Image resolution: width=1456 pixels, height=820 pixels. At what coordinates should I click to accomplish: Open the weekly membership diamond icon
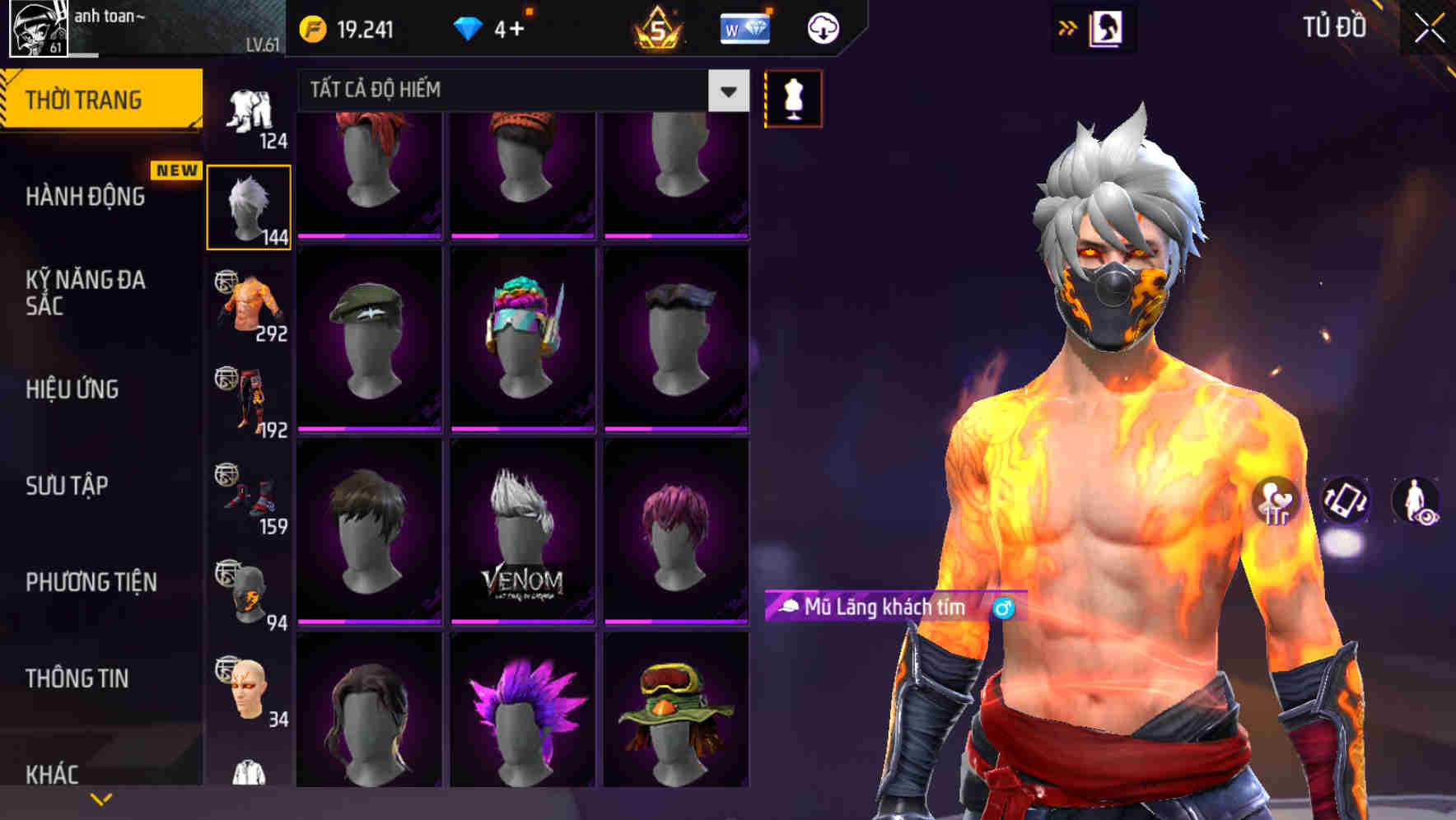(745, 27)
